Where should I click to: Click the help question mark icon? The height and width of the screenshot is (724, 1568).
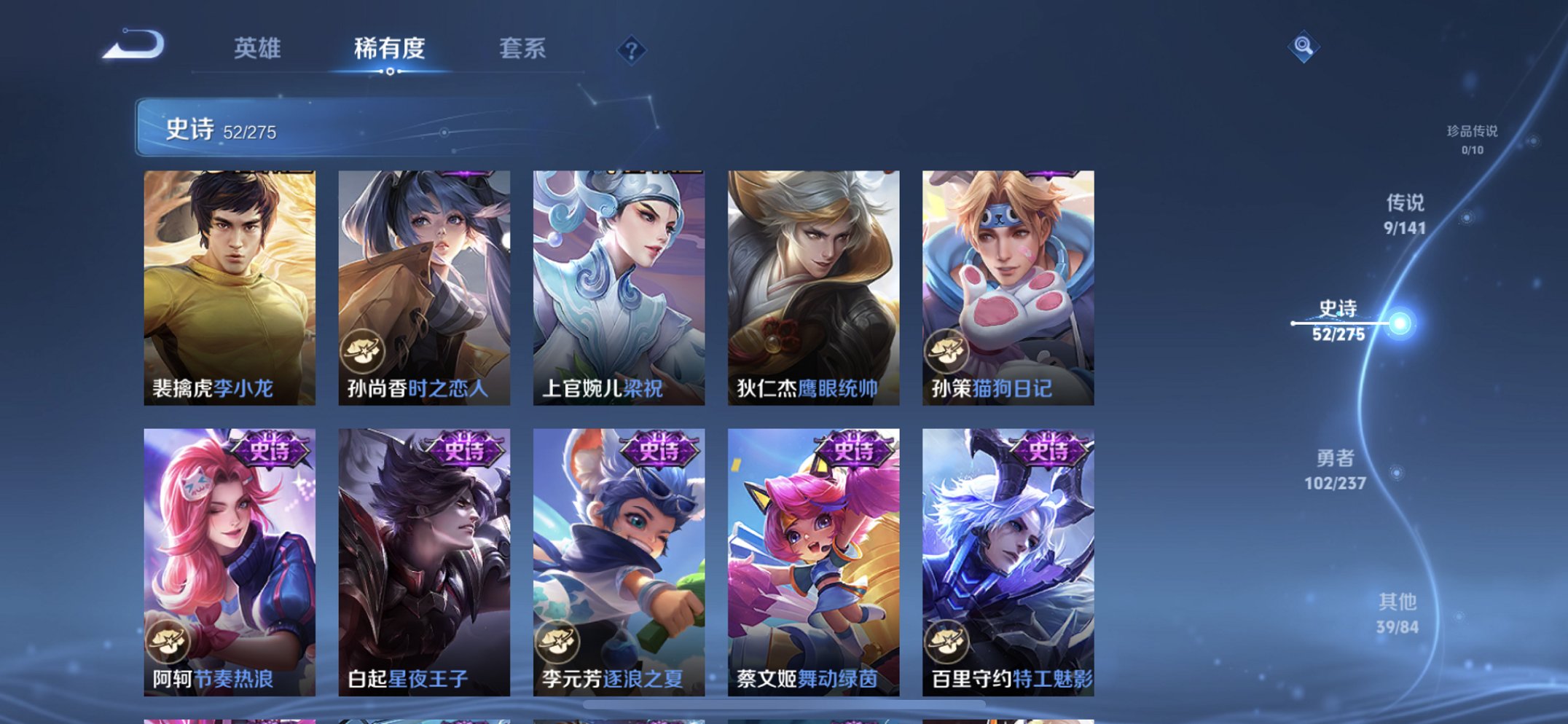coord(632,49)
